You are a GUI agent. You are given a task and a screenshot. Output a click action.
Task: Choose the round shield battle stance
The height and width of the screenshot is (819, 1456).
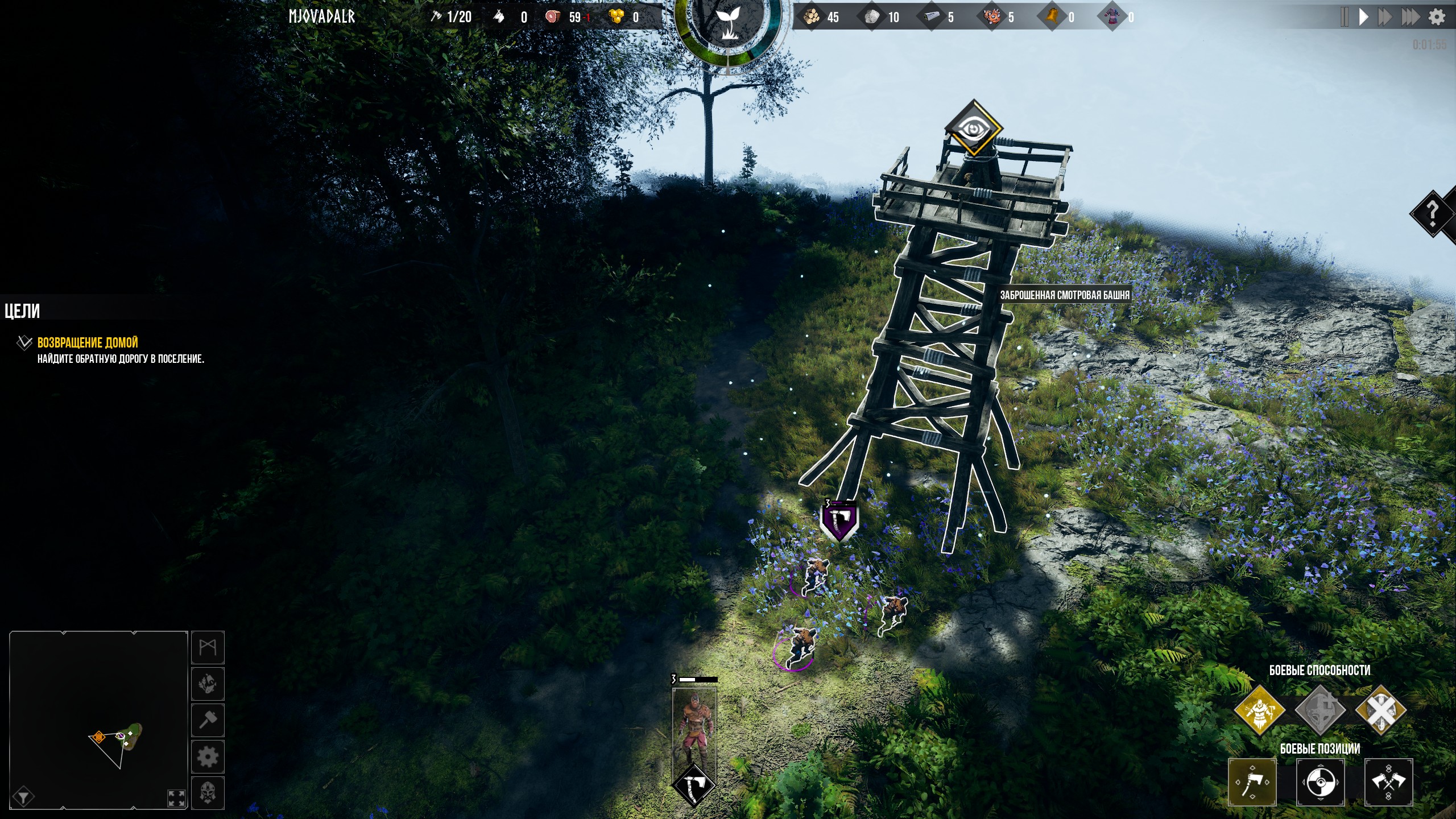pyautogui.click(x=1320, y=782)
